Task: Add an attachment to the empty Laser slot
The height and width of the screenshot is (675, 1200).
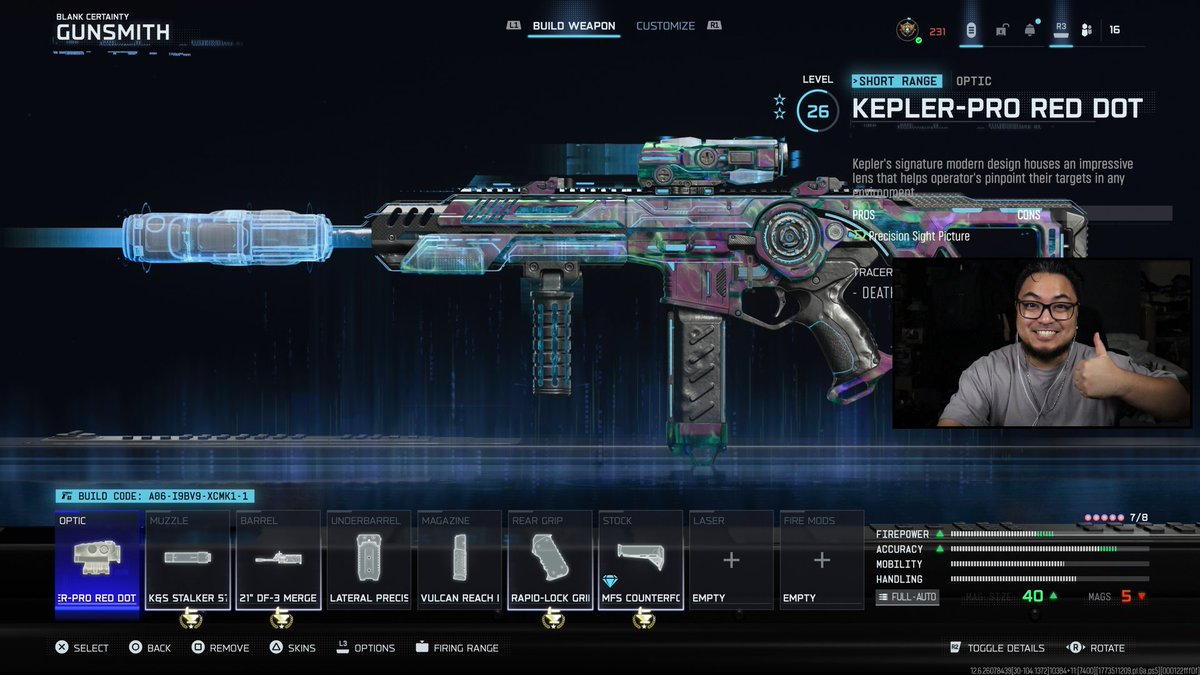Action: click(731, 560)
